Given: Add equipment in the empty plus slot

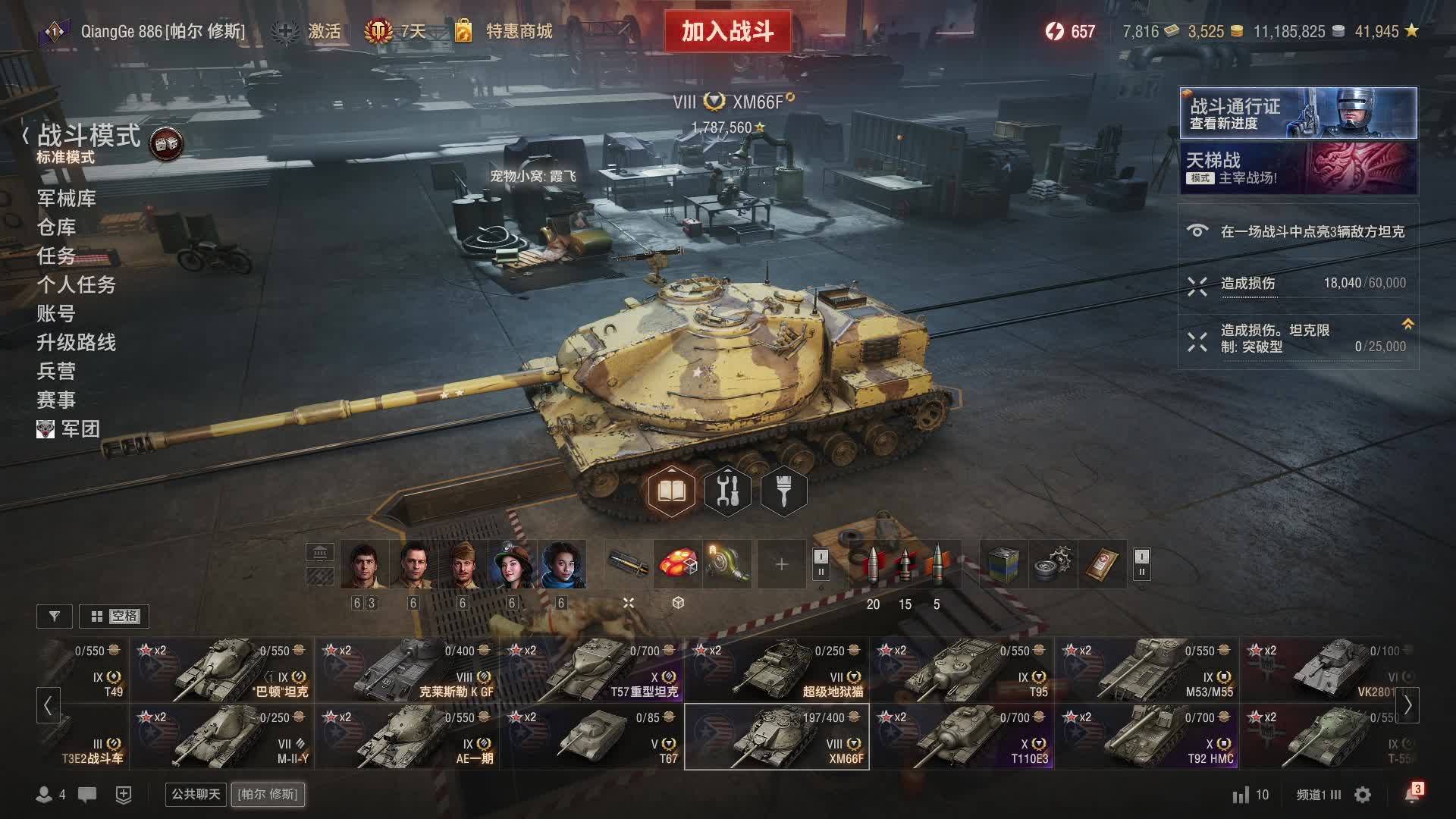Looking at the screenshot, I should pos(782,565).
